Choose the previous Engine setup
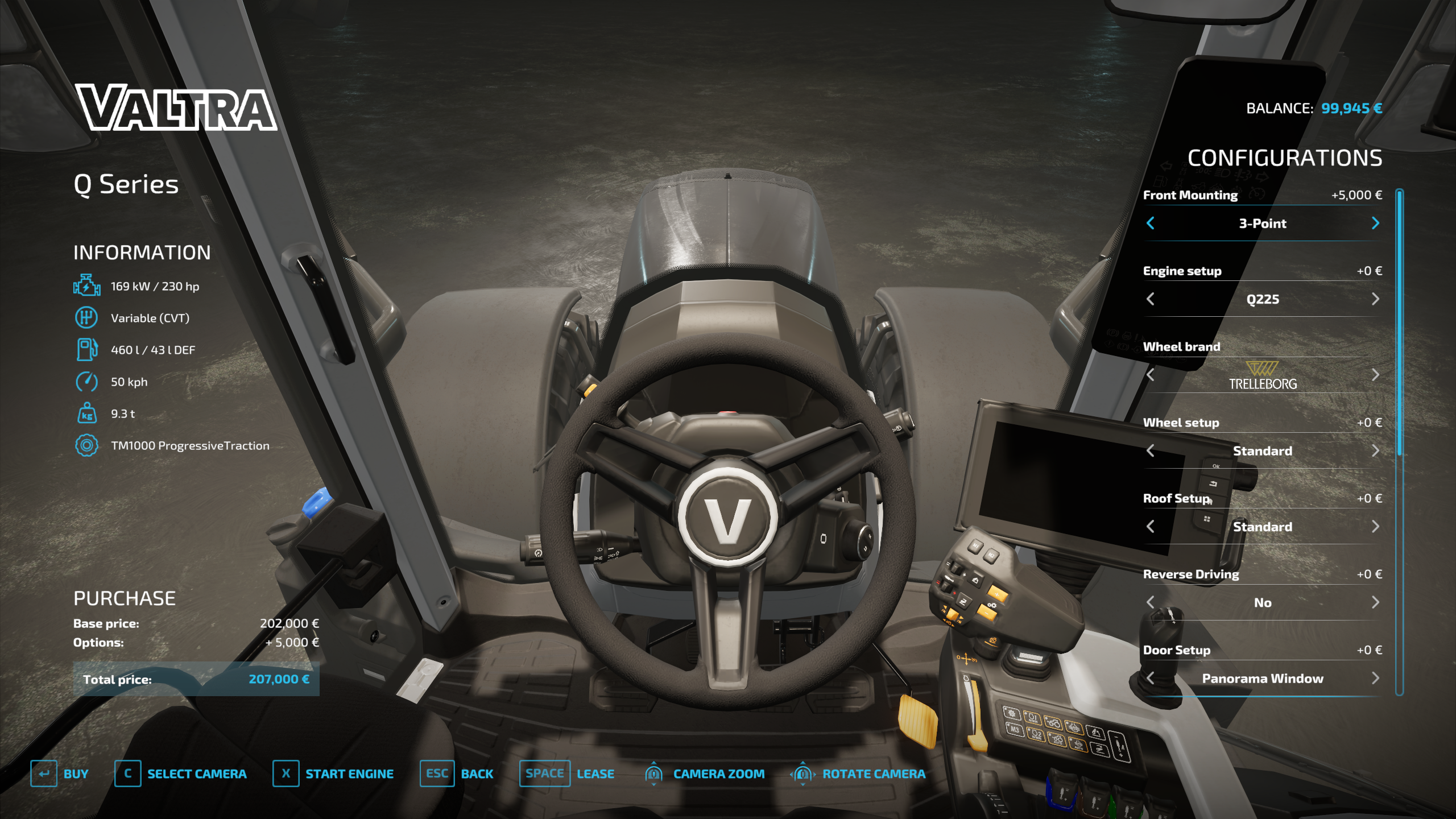The height and width of the screenshot is (819, 1456). click(1151, 299)
